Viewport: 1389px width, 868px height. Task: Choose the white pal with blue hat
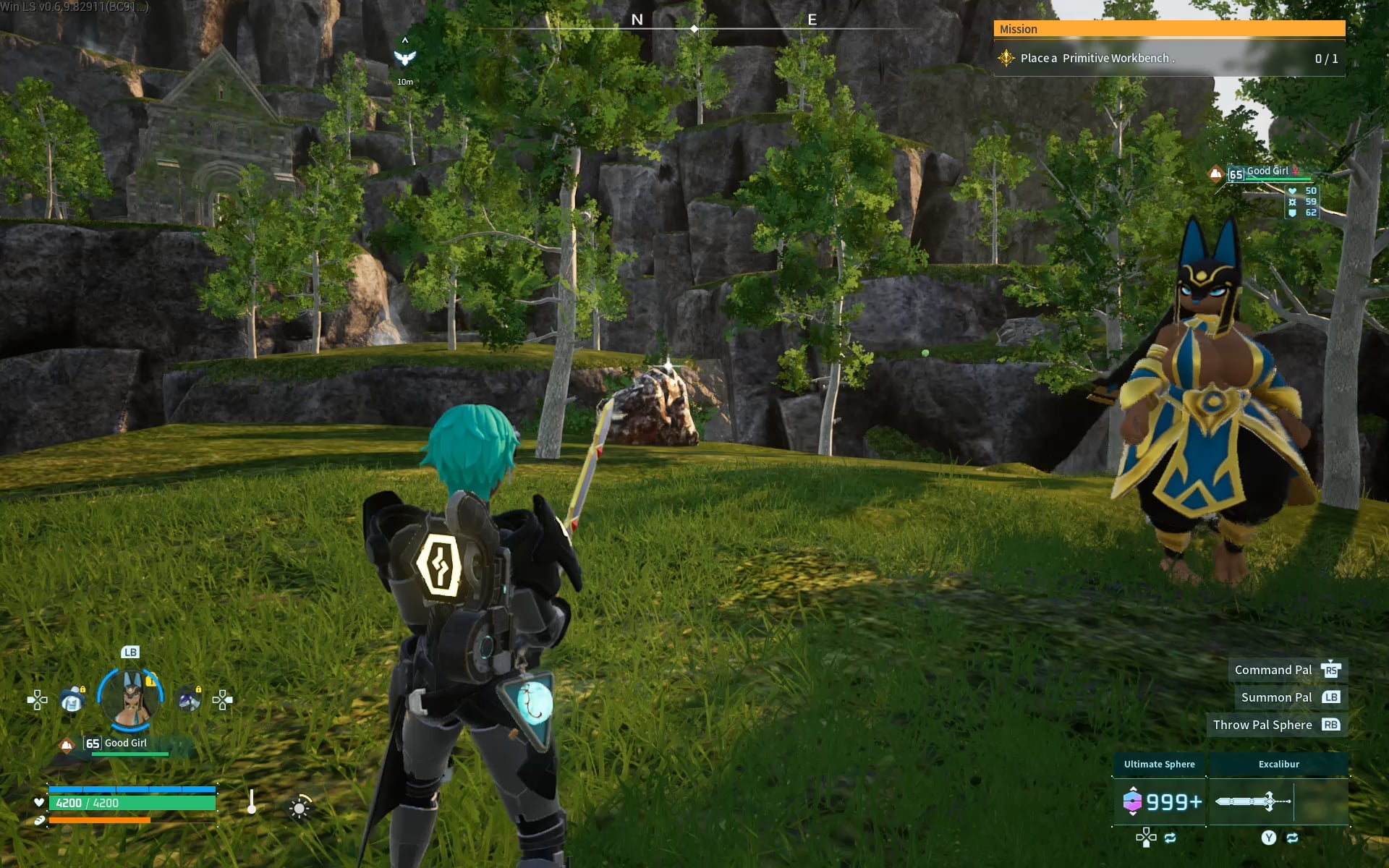(72, 700)
